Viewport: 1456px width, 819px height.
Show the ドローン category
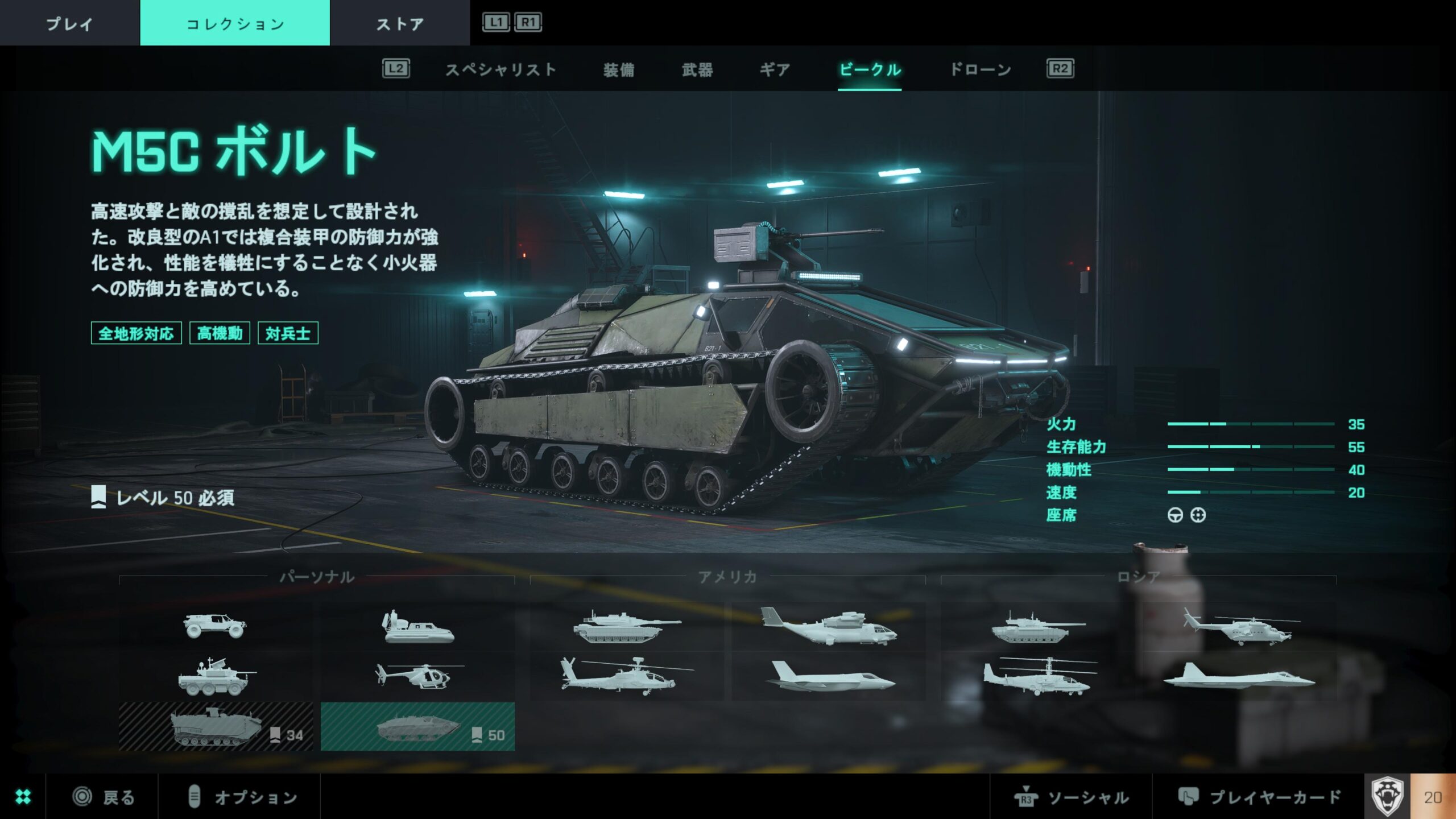tap(981, 70)
